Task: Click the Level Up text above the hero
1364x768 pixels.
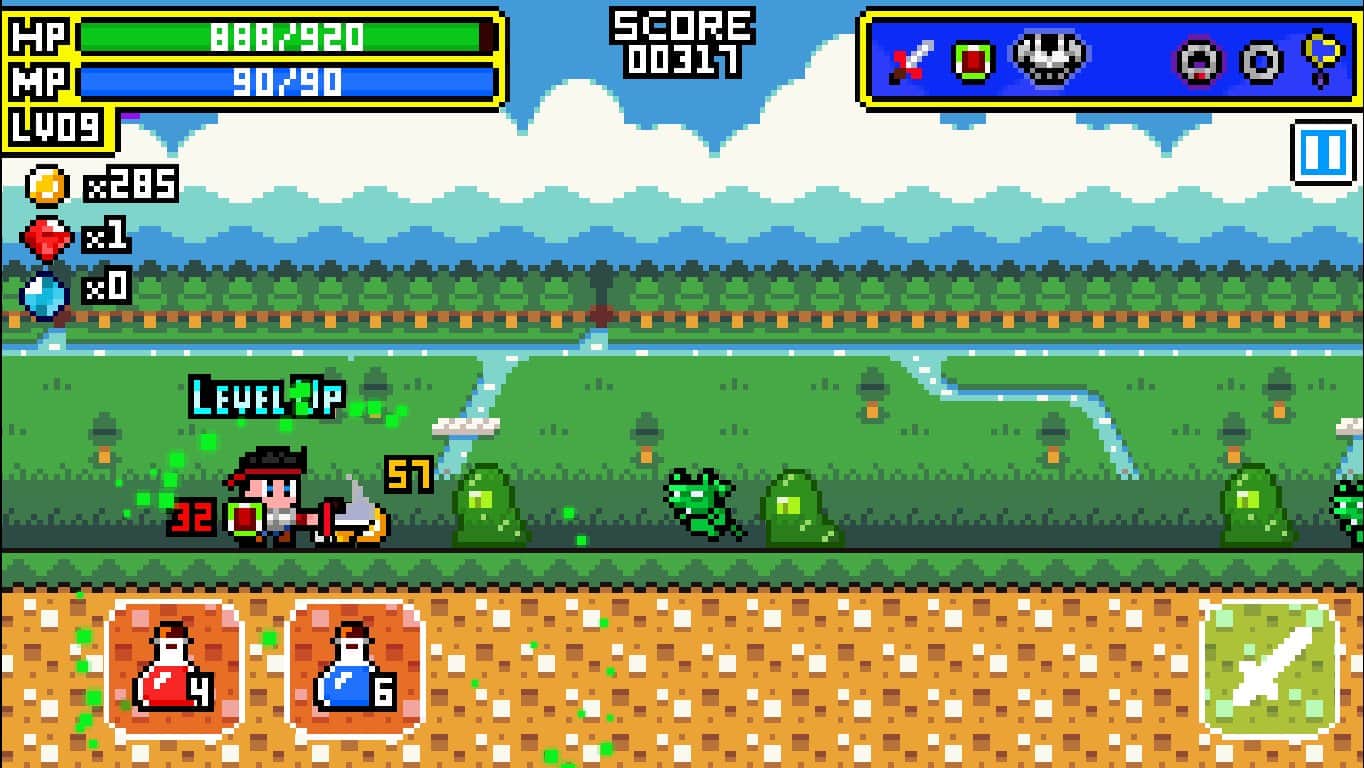Action: click(x=265, y=396)
